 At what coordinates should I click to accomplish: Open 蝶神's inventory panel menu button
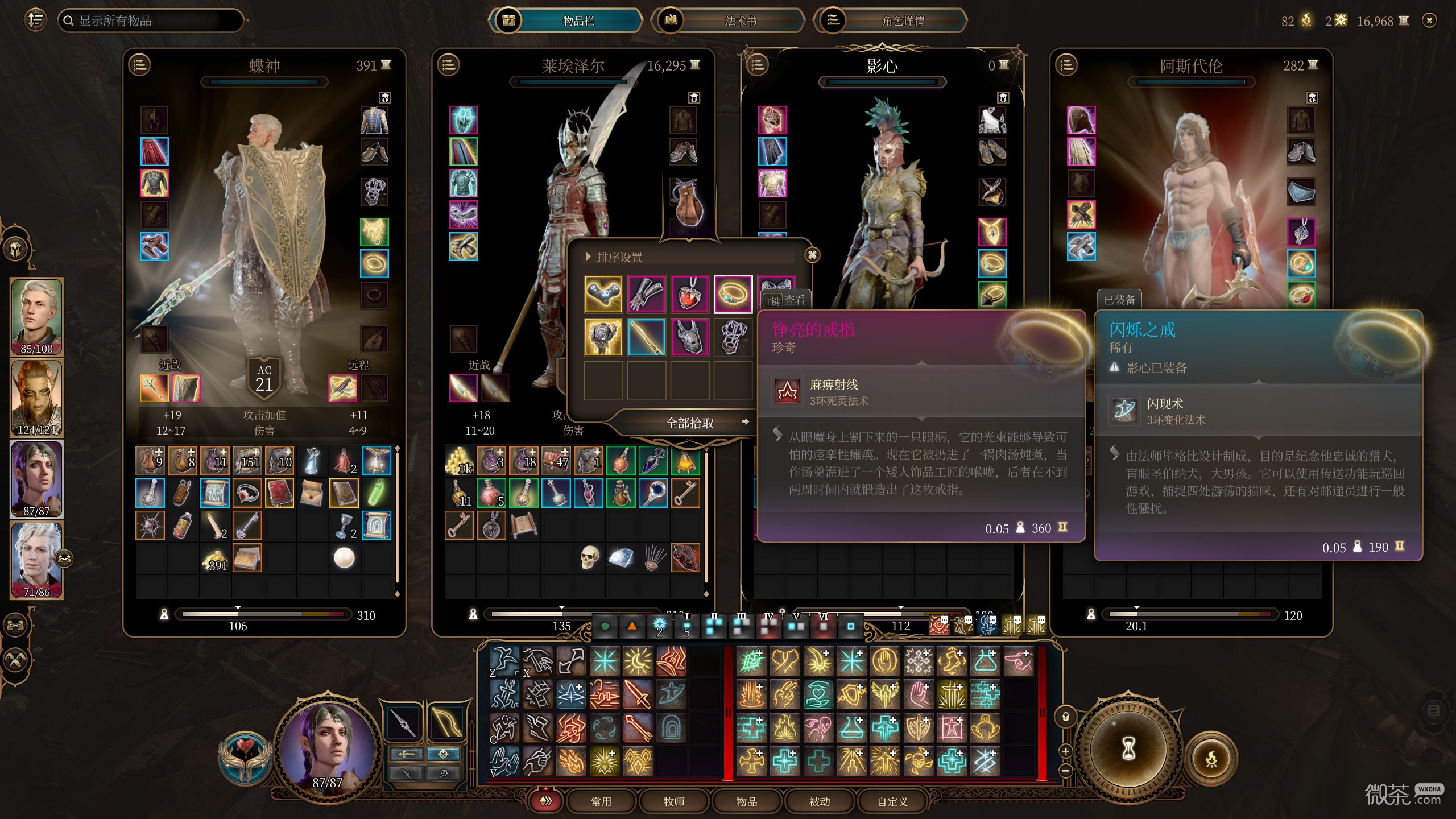pyautogui.click(x=140, y=65)
